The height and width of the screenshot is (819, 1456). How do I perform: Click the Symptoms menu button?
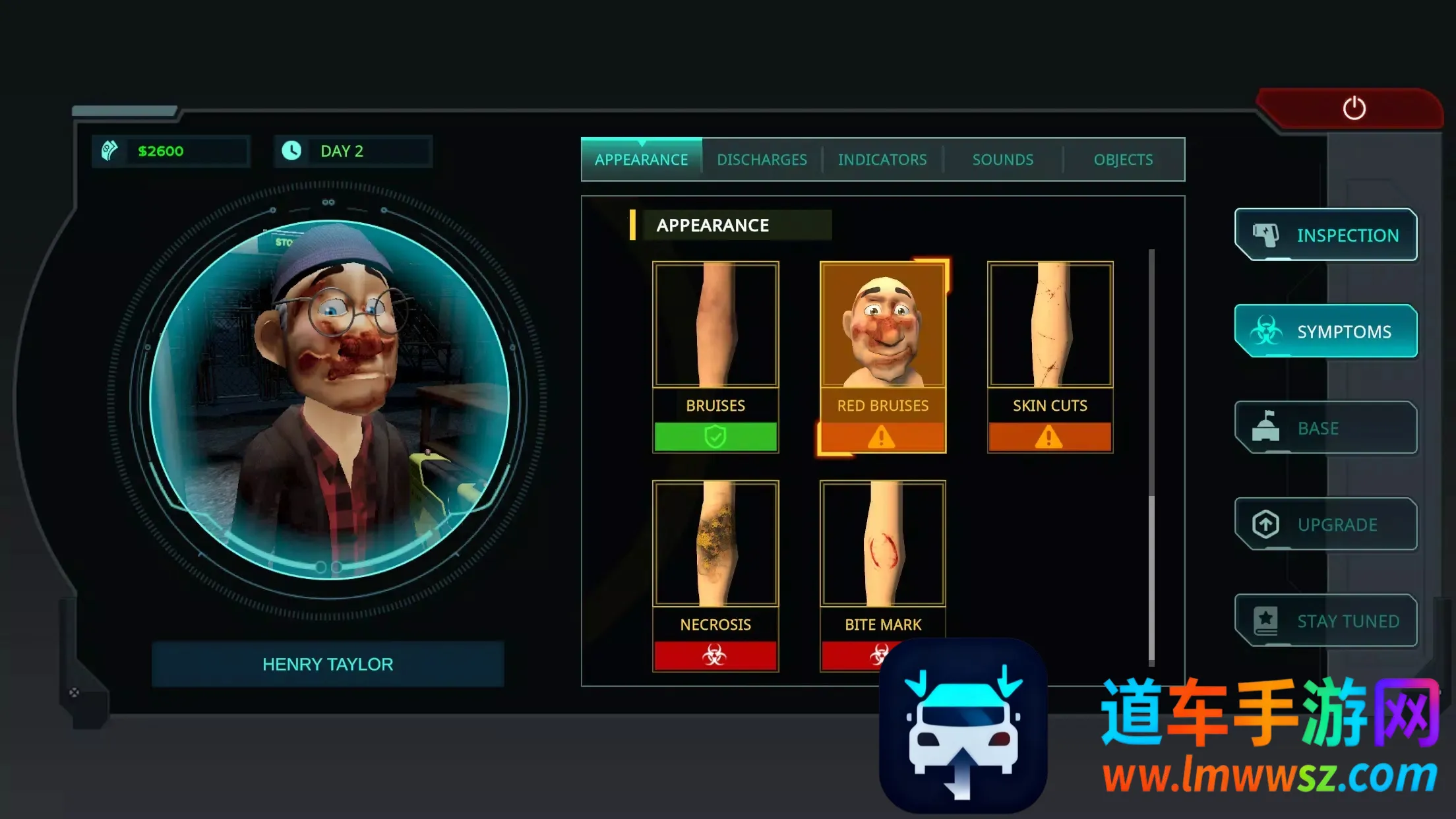pos(1325,331)
